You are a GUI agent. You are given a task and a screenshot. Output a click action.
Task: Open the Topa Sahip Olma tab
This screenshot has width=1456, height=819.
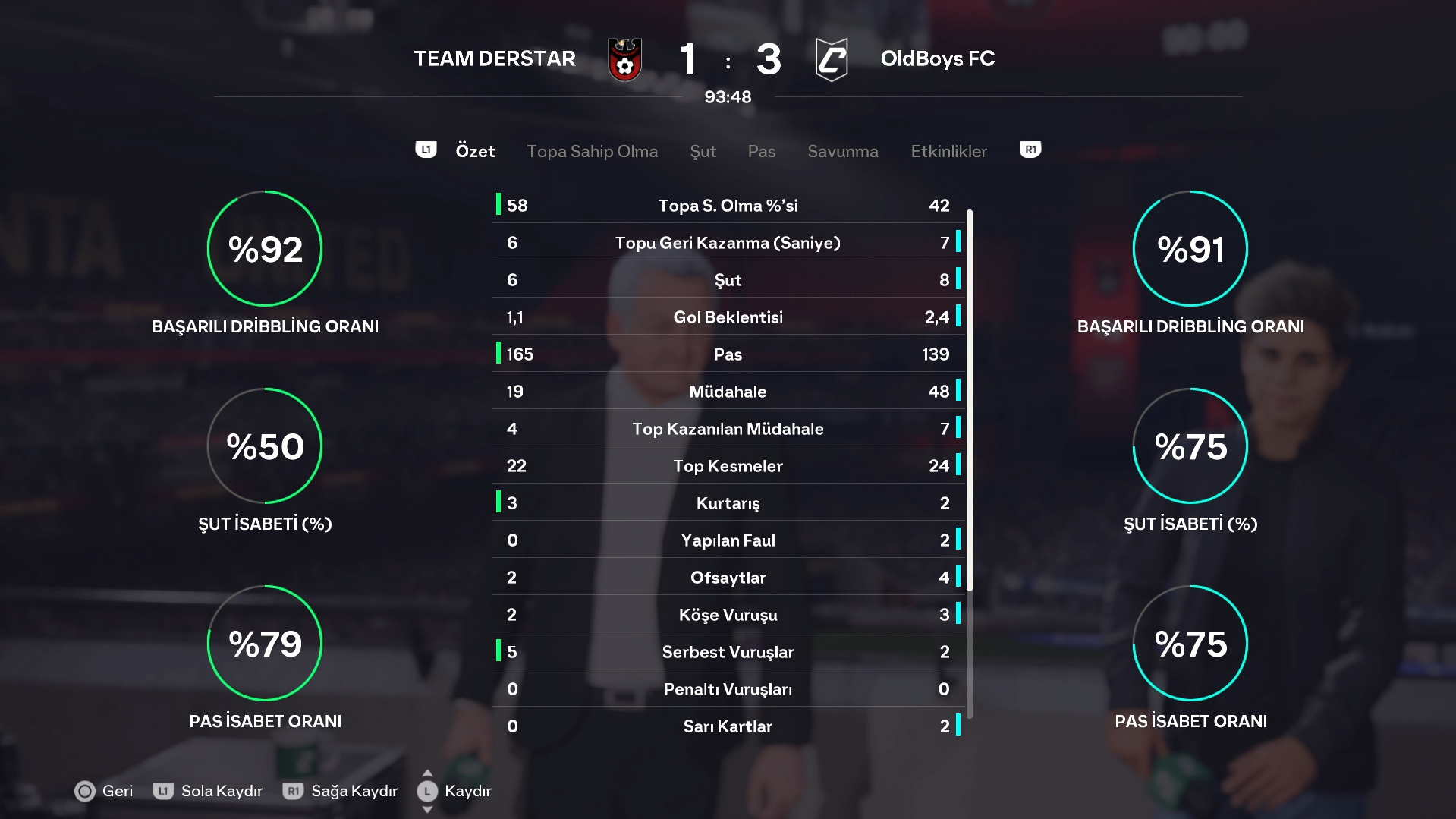click(592, 151)
